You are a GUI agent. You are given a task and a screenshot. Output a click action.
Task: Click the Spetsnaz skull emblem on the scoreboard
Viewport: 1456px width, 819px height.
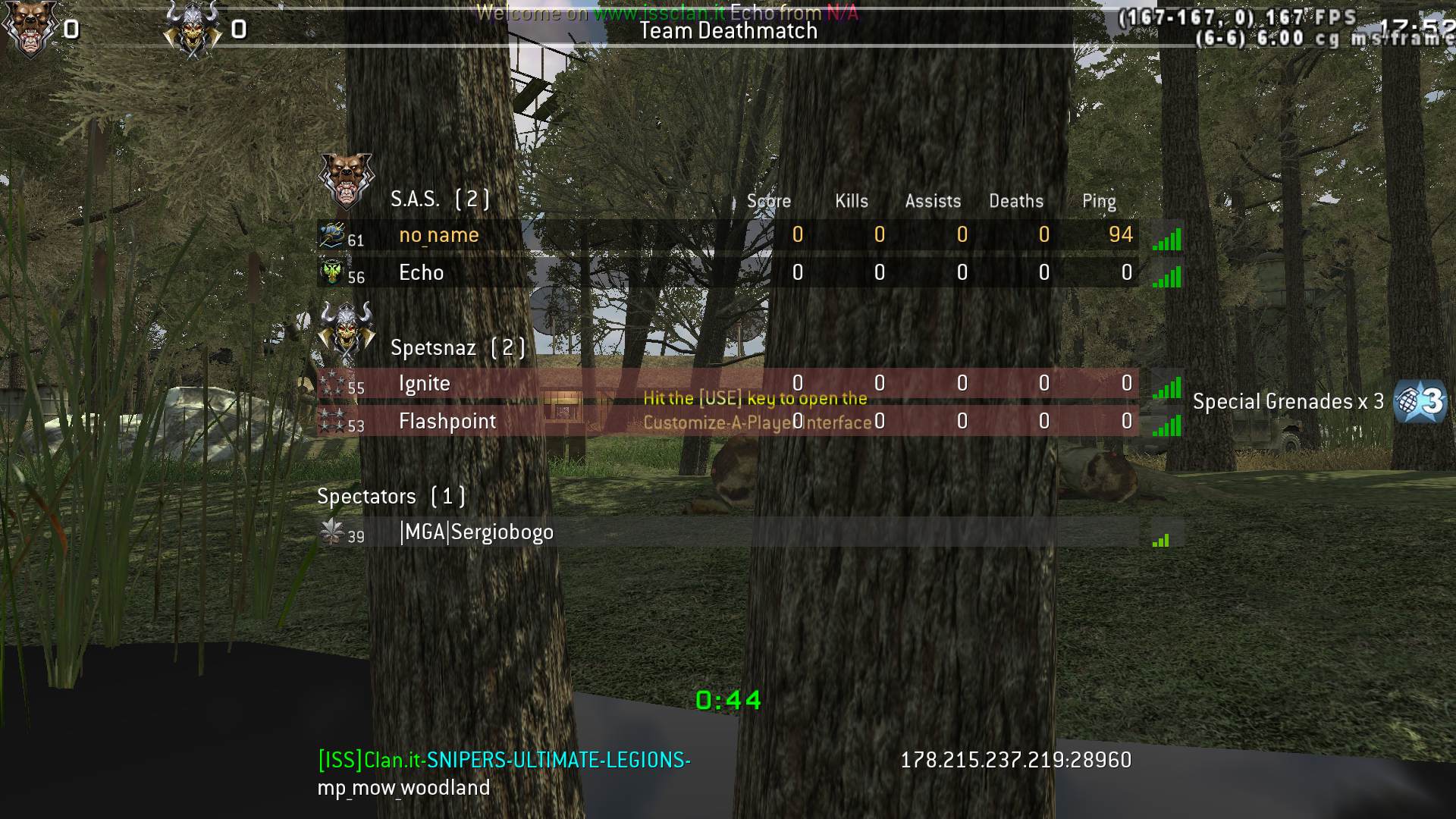(x=346, y=329)
